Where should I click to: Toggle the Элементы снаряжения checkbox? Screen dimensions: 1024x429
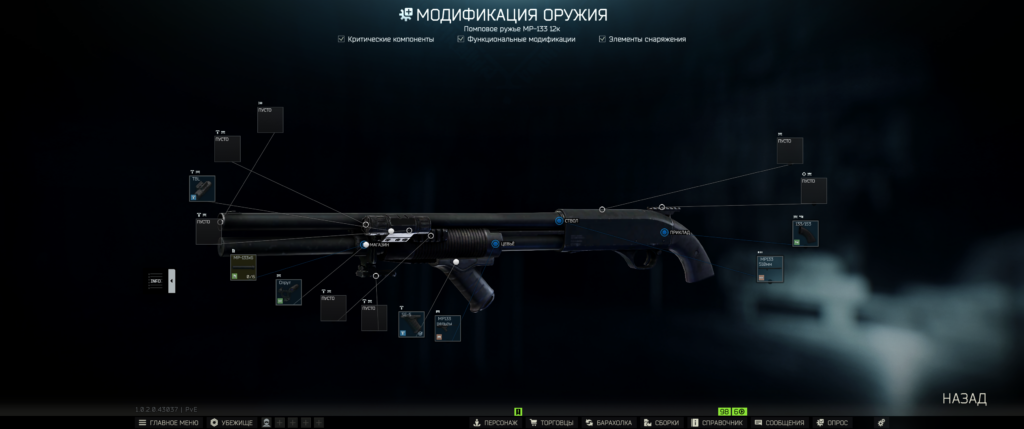coord(602,39)
